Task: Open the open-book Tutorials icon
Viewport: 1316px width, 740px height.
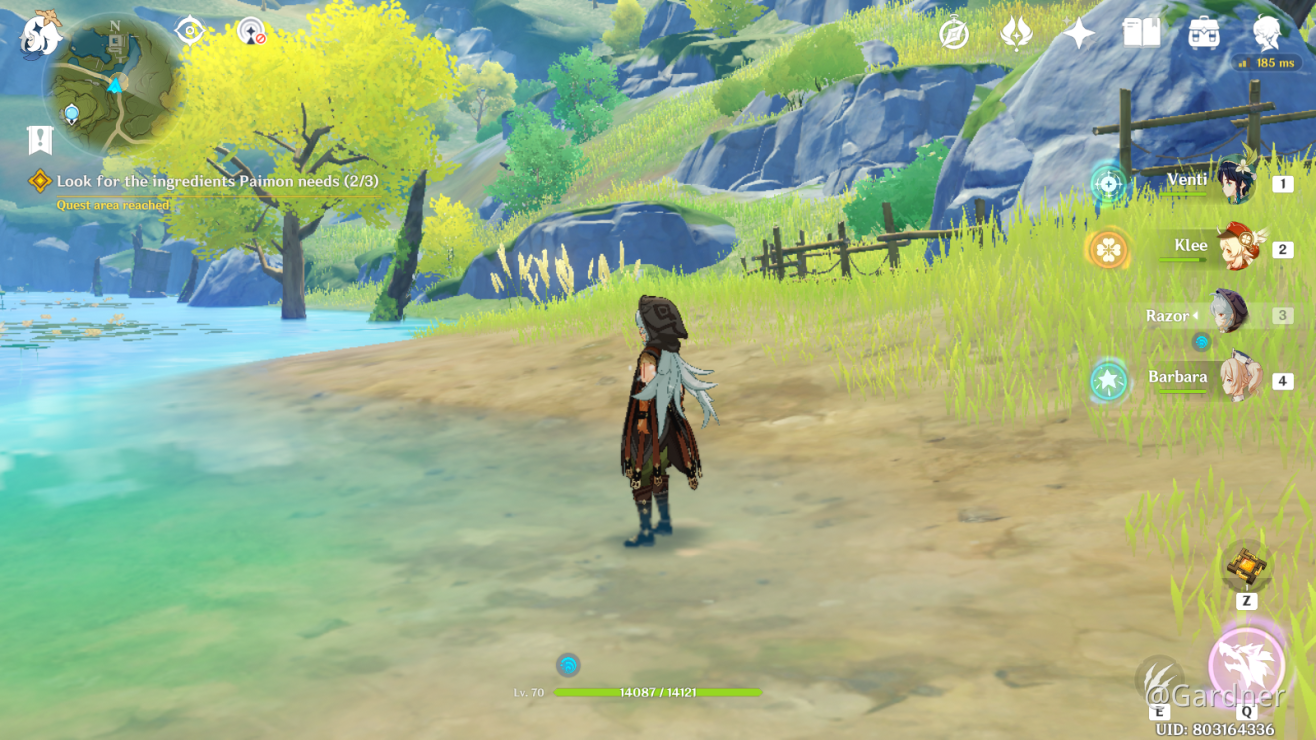Action: pos(1141,34)
